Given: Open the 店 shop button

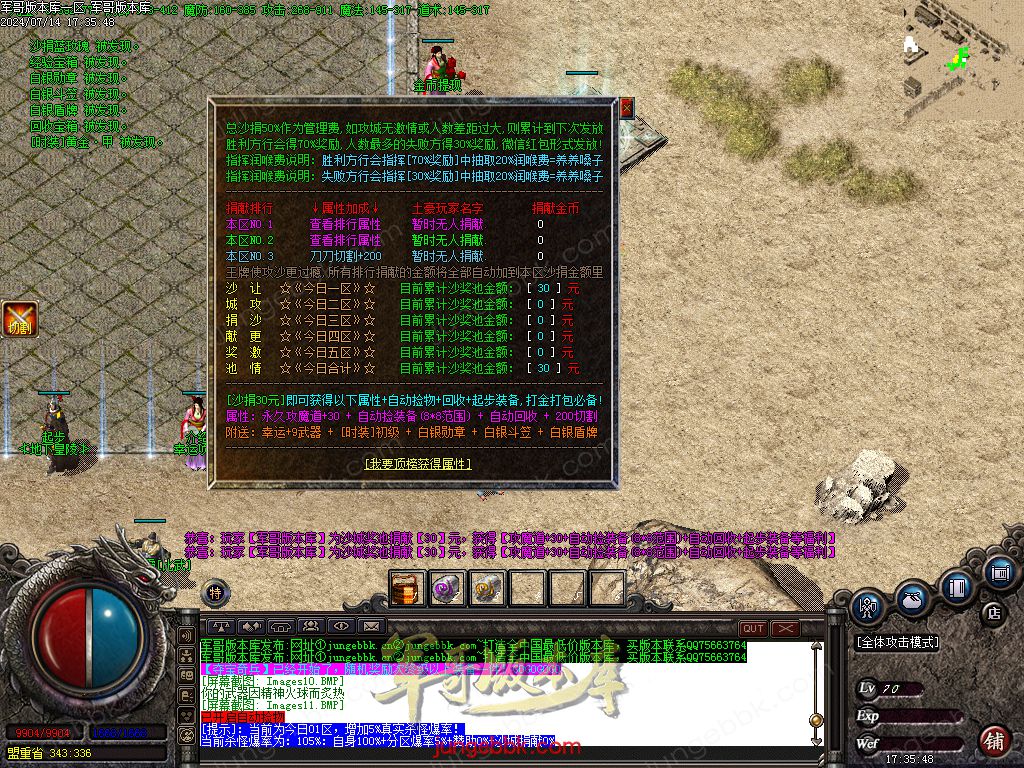Looking at the screenshot, I should coord(994,611).
